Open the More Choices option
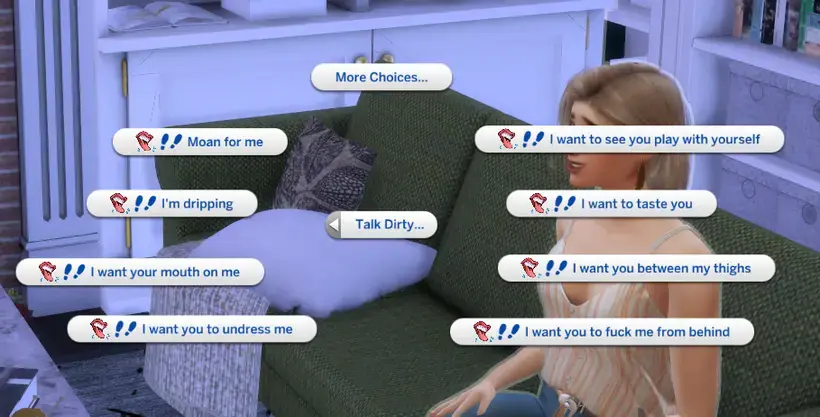Viewport: 820px width, 417px height. [381, 77]
